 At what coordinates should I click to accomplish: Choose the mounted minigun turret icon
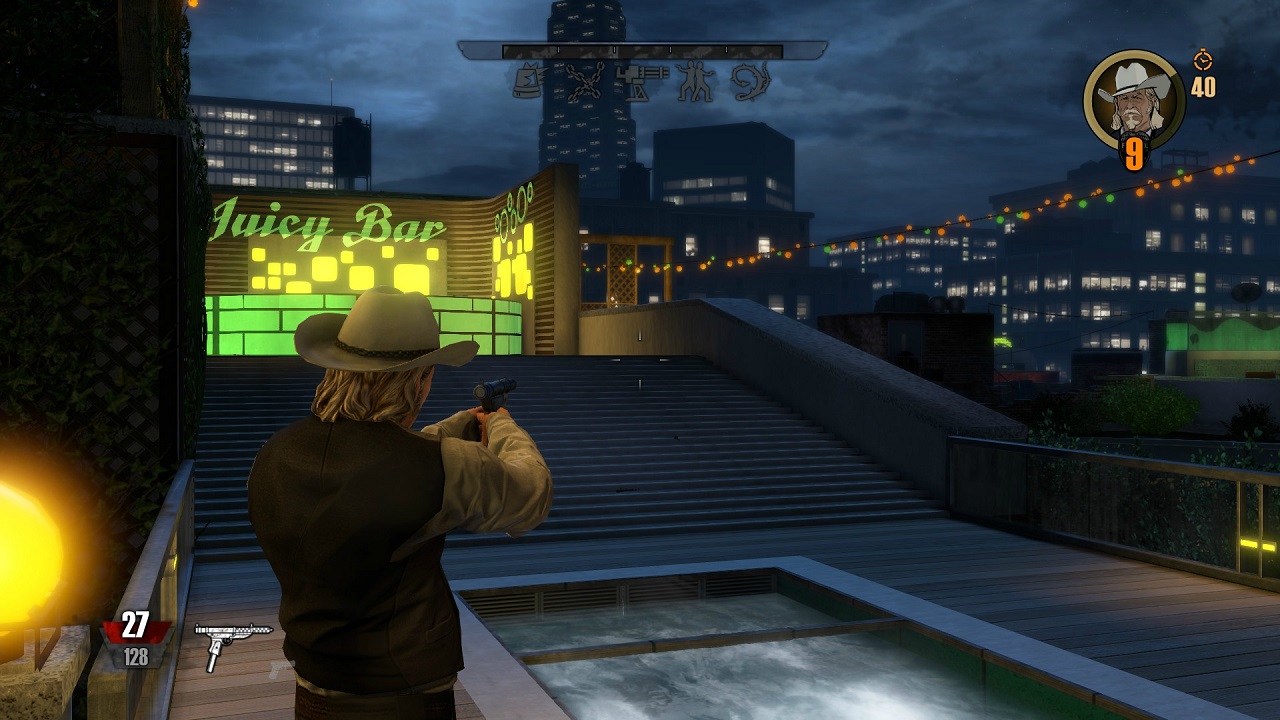click(641, 81)
